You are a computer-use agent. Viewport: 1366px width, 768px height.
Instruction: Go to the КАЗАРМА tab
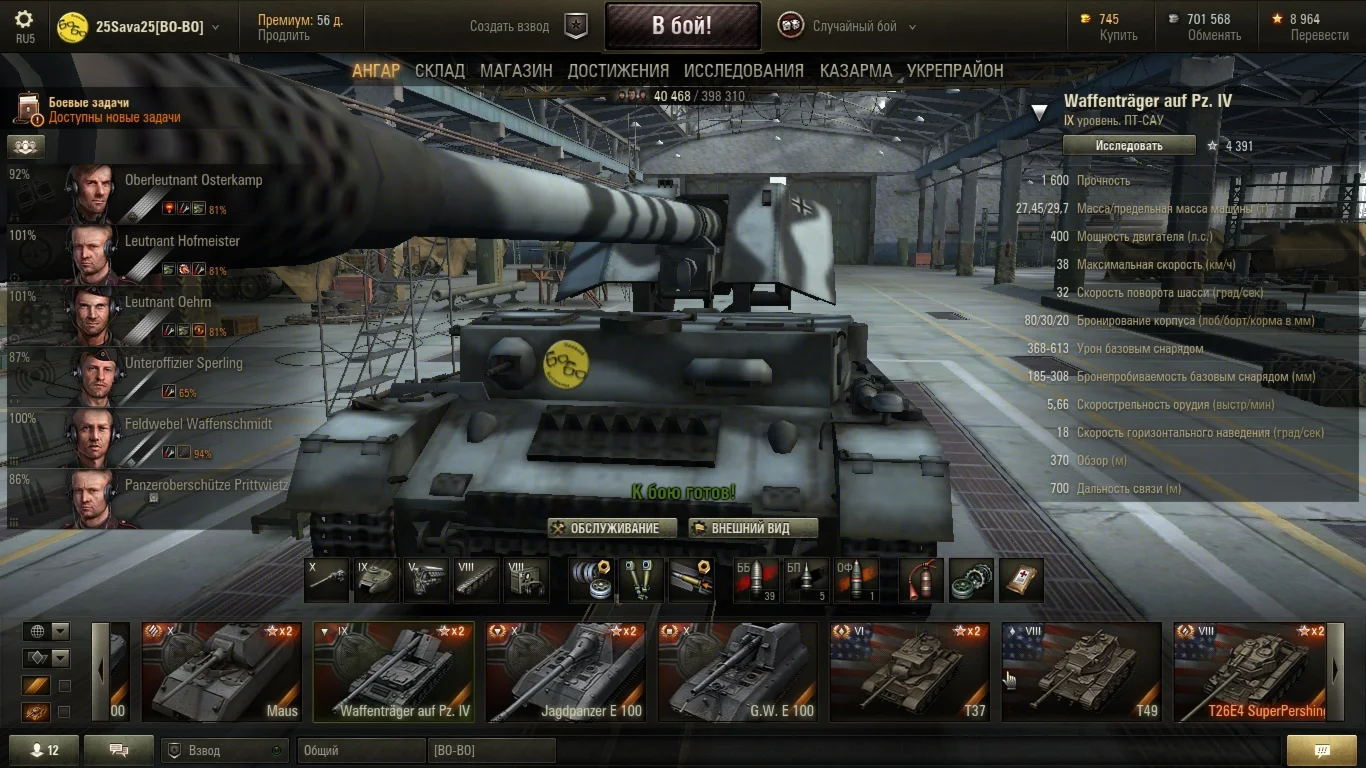[x=855, y=71]
